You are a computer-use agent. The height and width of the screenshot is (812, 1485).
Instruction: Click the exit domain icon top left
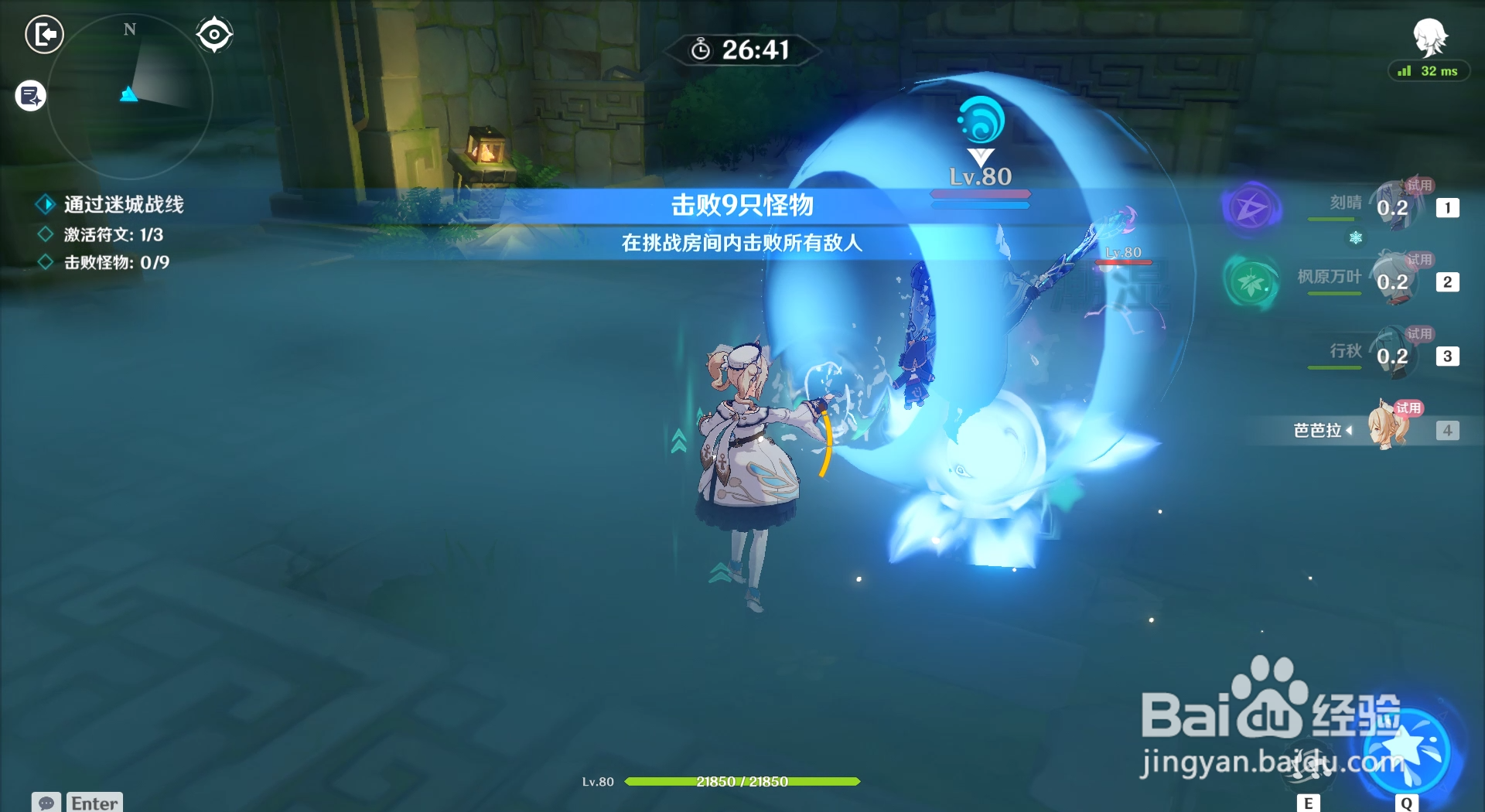pyautogui.click(x=44, y=36)
